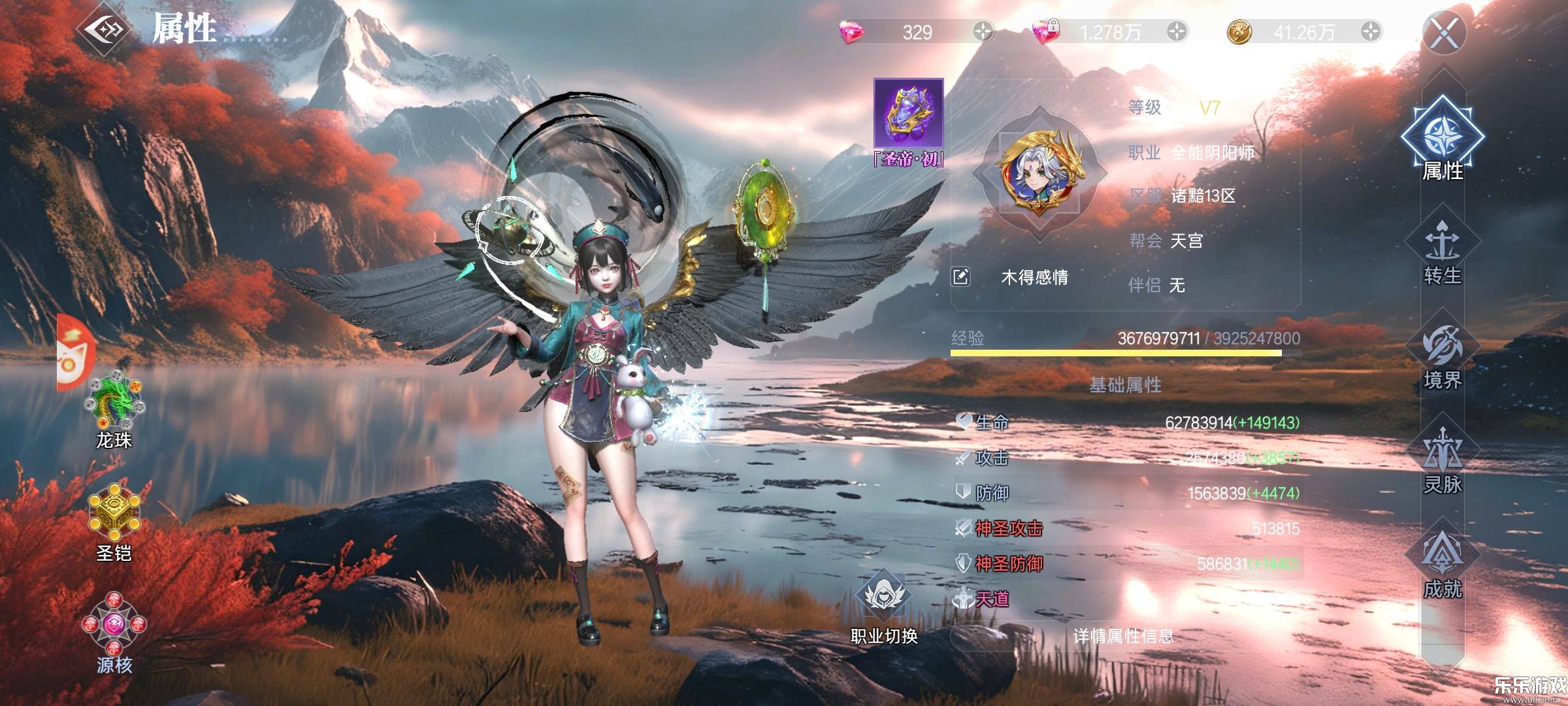
Task: Edit the character name 木得感情
Action: pos(960,277)
